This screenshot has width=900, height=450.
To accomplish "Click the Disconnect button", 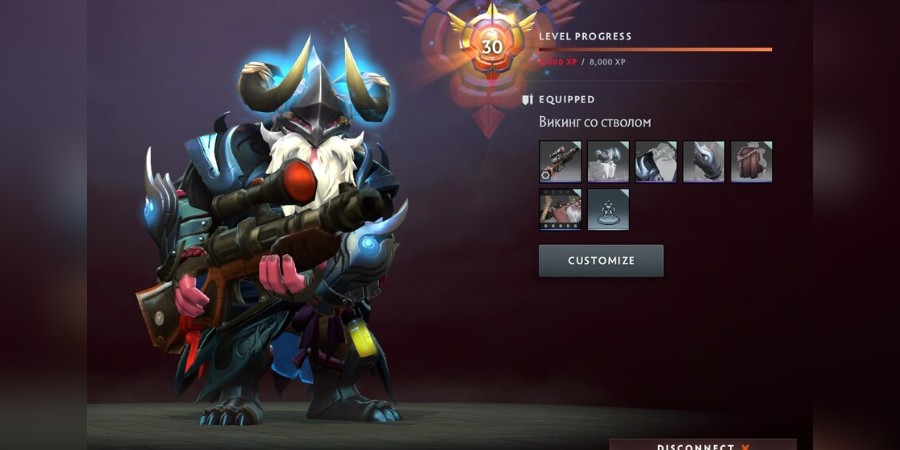I will (x=702, y=445).
